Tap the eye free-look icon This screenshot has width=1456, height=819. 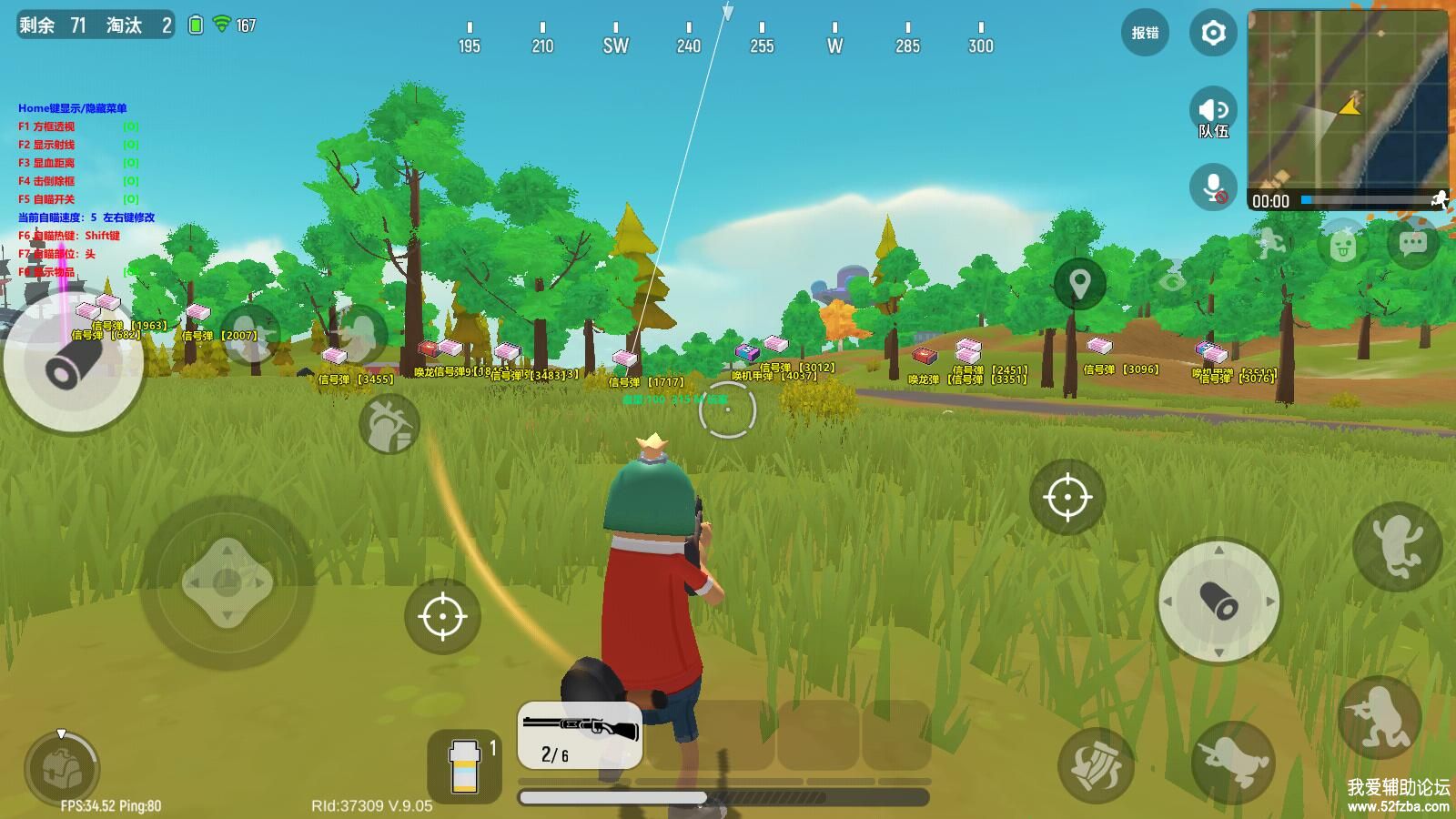1173,278
